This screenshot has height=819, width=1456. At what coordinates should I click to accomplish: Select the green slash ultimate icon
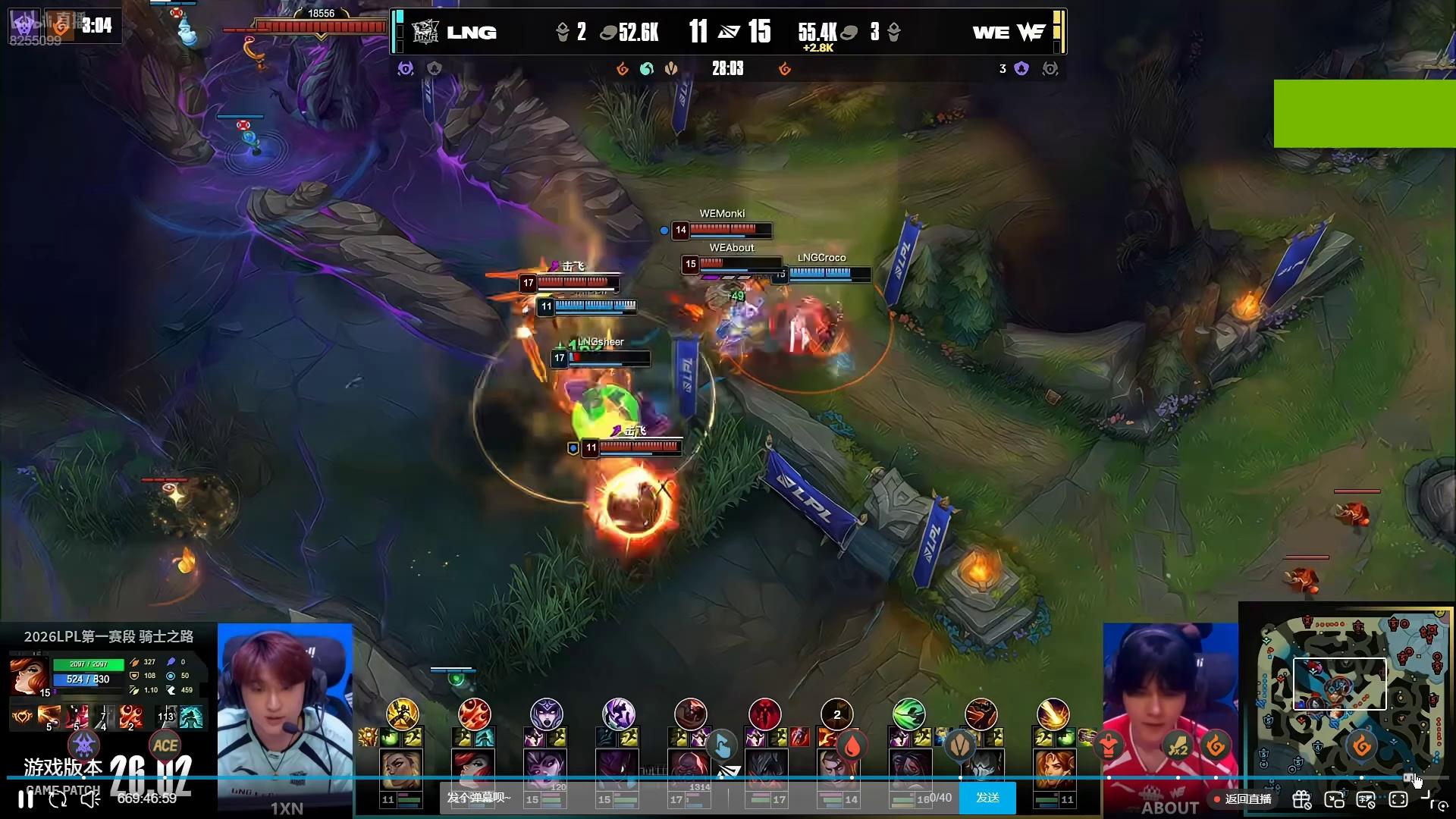(x=908, y=714)
